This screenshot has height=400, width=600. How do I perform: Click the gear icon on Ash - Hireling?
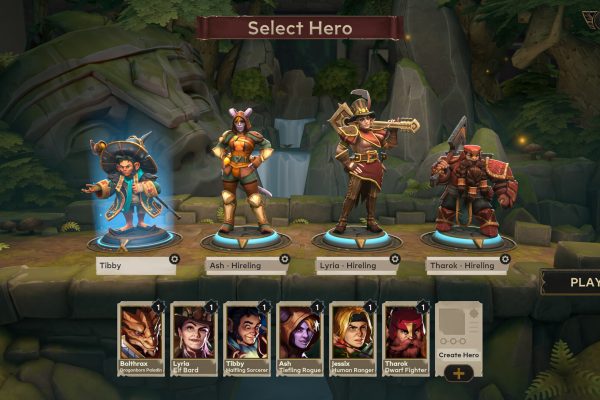coord(285,259)
